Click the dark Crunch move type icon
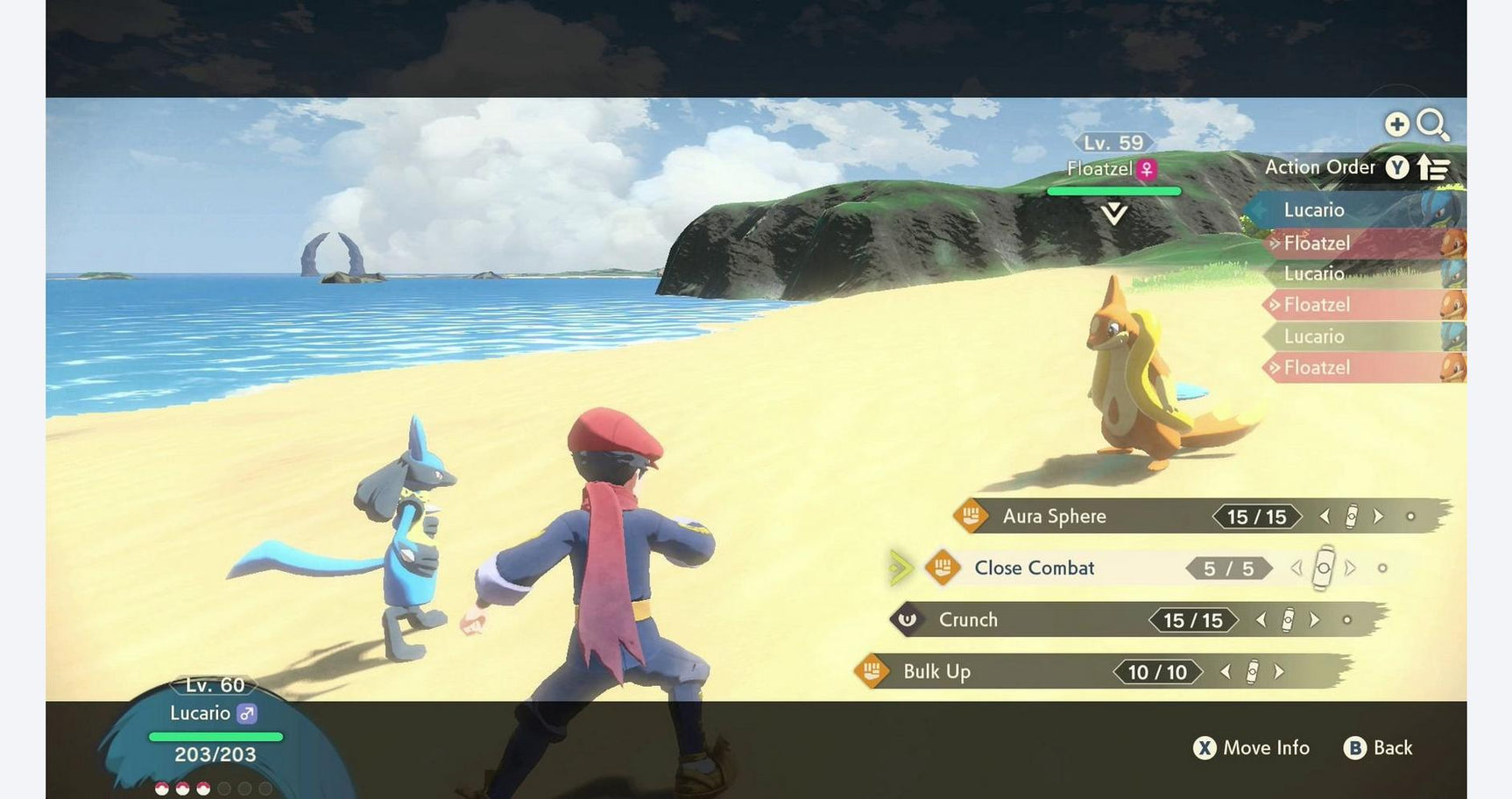The image size is (1512, 799). click(x=909, y=620)
